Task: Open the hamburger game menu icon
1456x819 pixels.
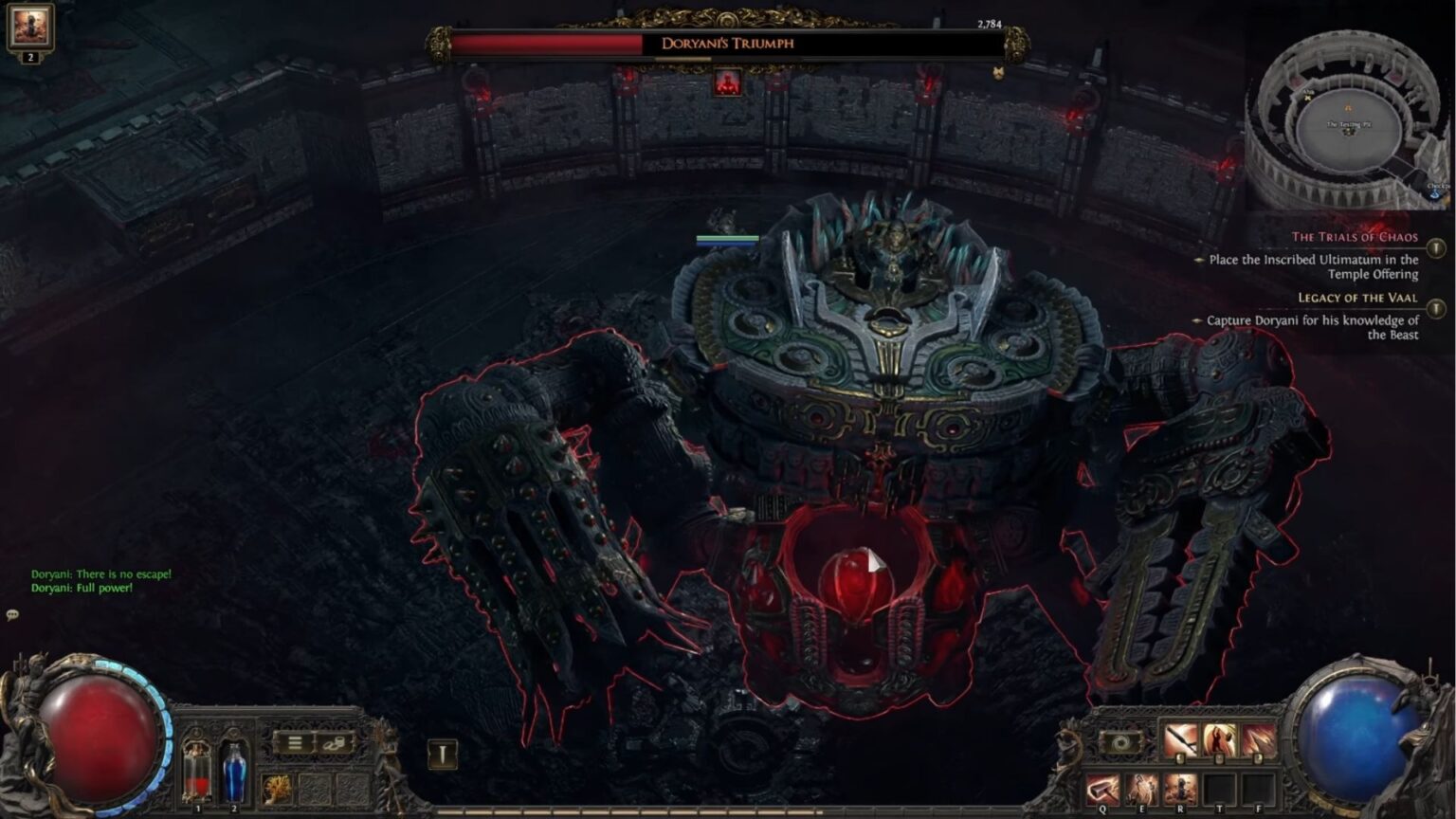Action: (294, 744)
